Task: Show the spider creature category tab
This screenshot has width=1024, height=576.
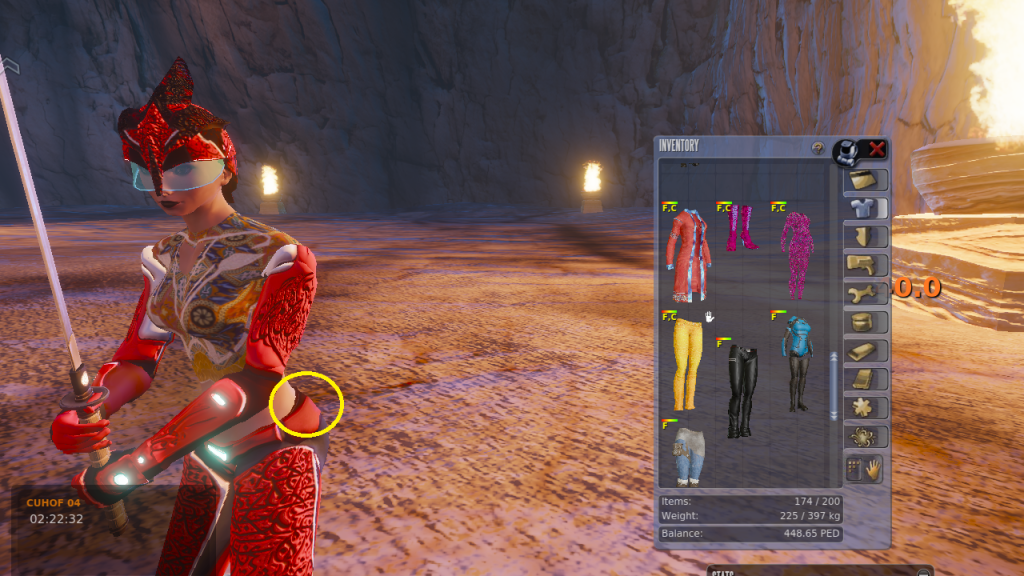Action: point(866,437)
